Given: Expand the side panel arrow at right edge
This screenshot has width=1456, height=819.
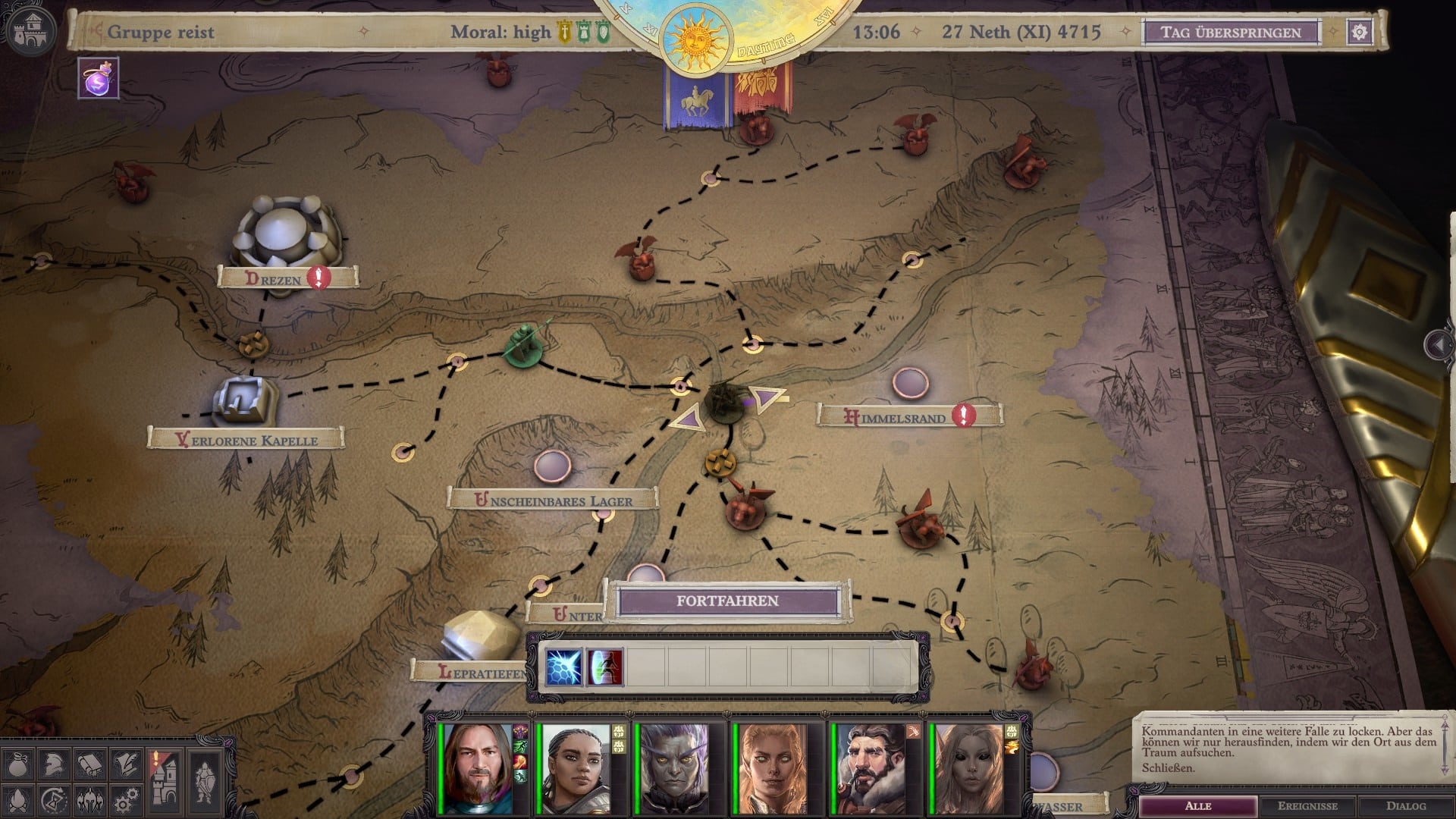Looking at the screenshot, I should pos(1438,345).
